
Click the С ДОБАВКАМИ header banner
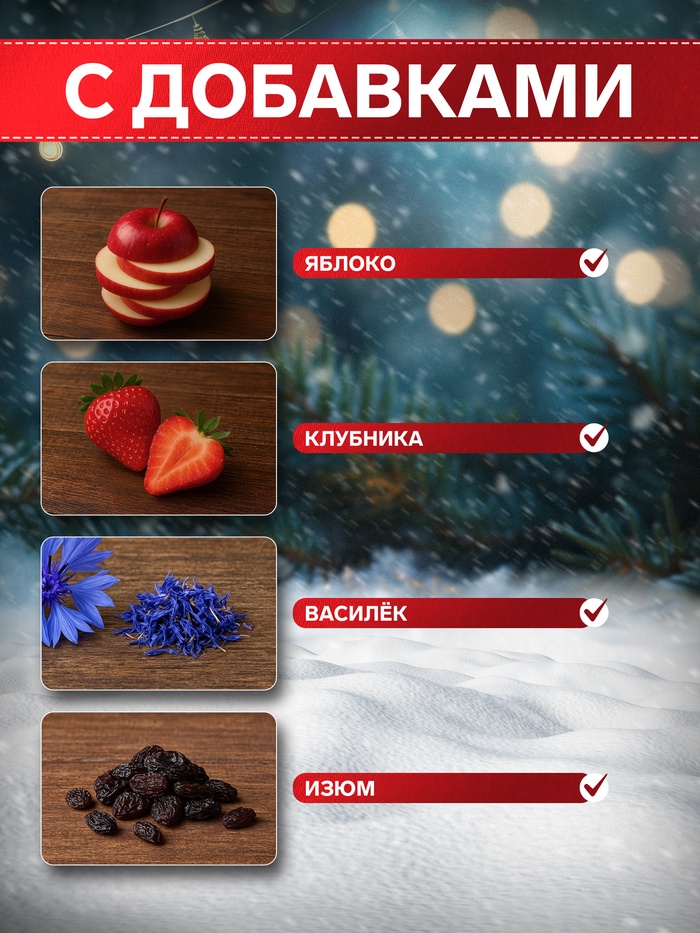349,92
